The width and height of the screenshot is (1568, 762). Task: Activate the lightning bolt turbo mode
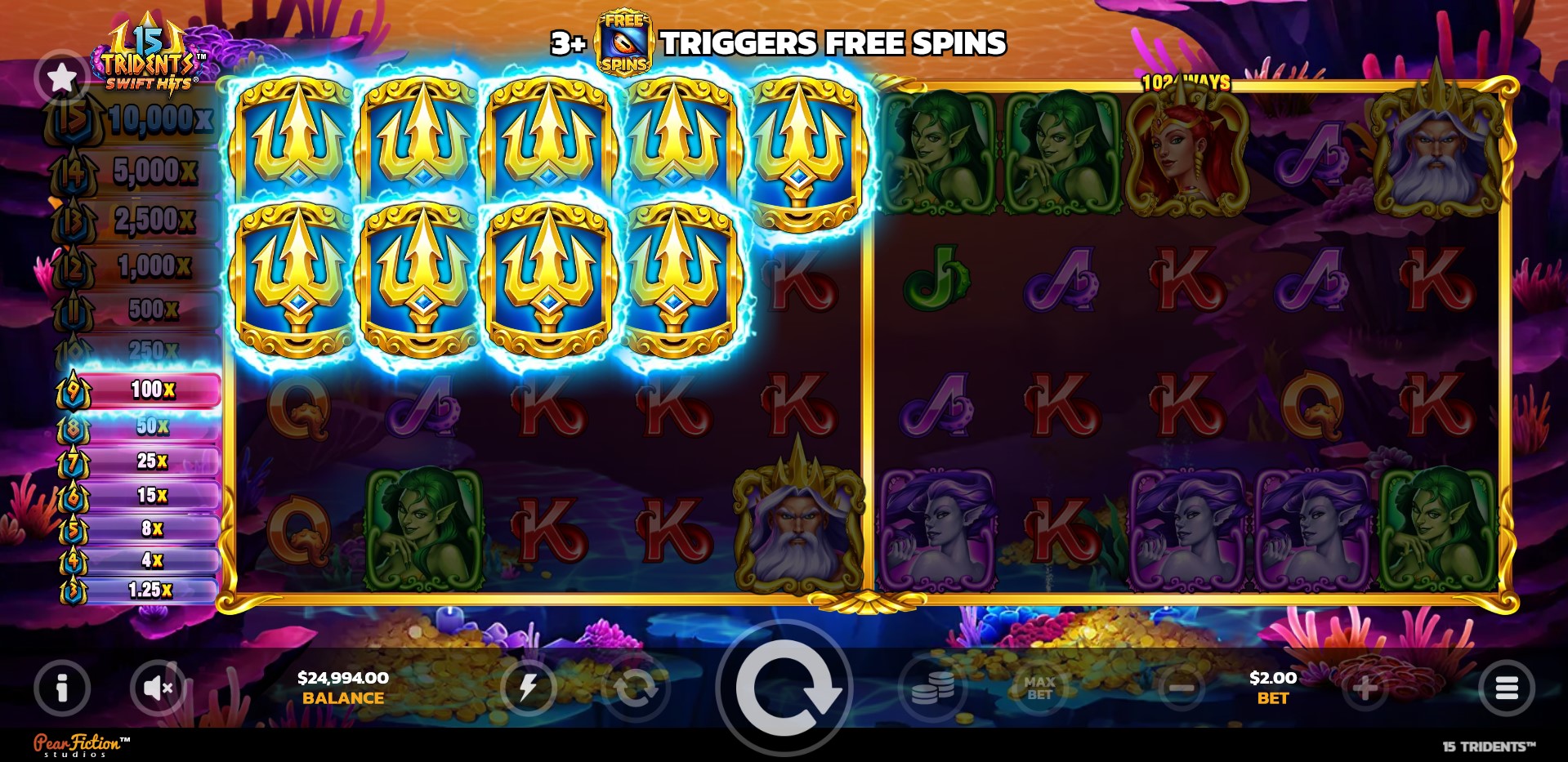click(x=528, y=688)
